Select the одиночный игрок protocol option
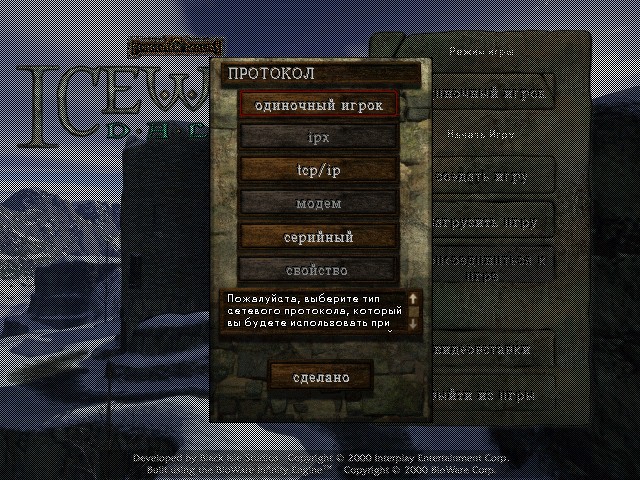The width and height of the screenshot is (640, 480). pyautogui.click(x=319, y=104)
